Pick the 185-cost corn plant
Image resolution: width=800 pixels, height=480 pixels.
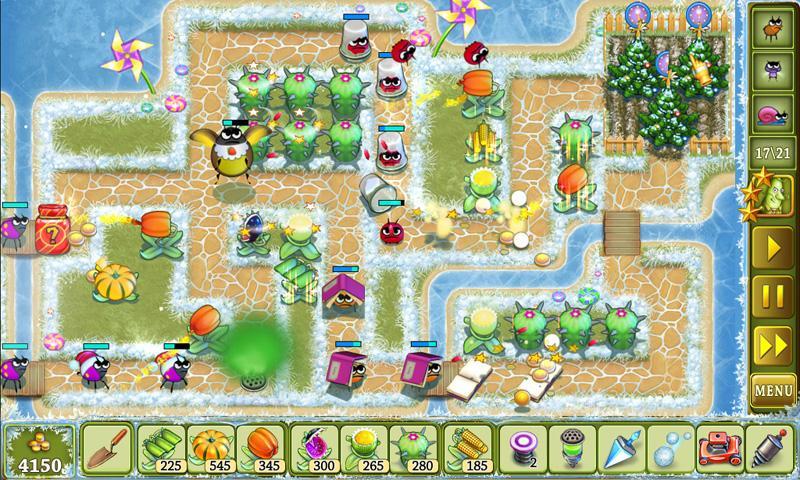pos(465,448)
